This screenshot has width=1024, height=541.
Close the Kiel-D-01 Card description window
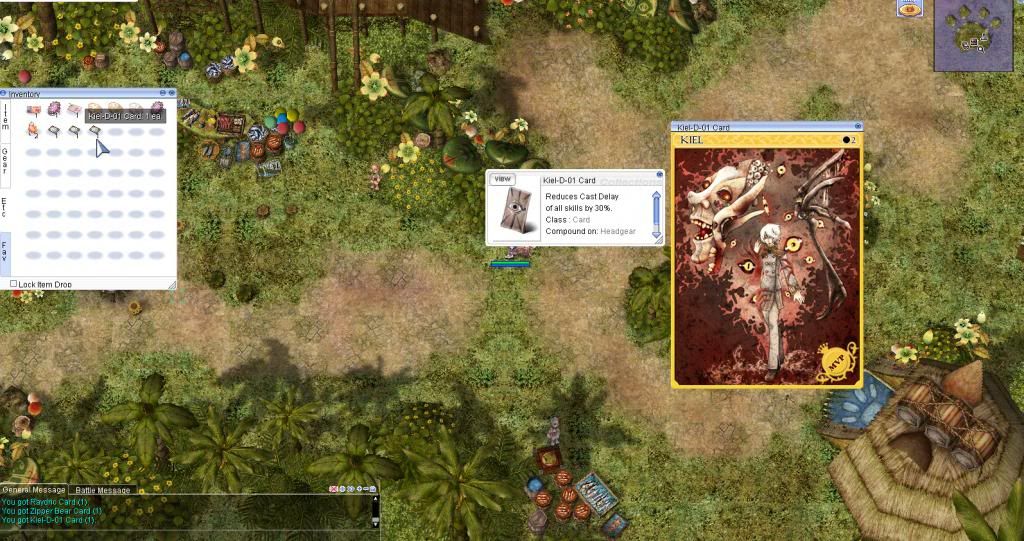(660, 174)
